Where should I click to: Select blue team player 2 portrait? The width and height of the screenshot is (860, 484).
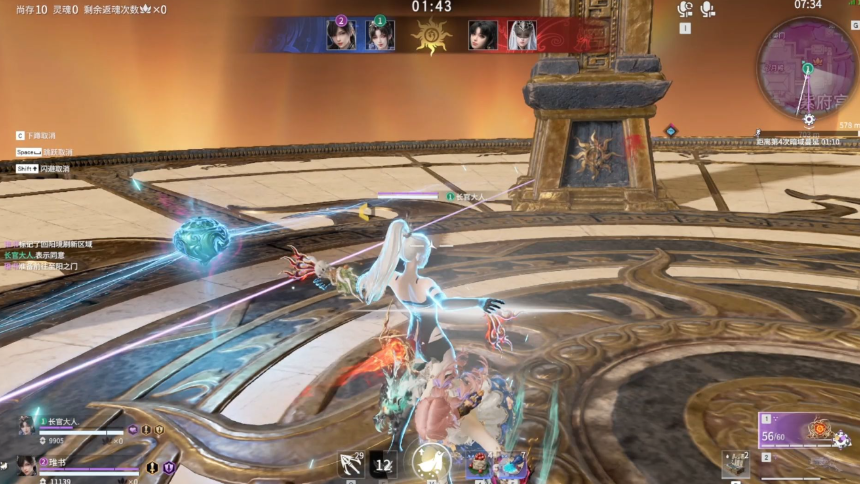(x=340, y=35)
